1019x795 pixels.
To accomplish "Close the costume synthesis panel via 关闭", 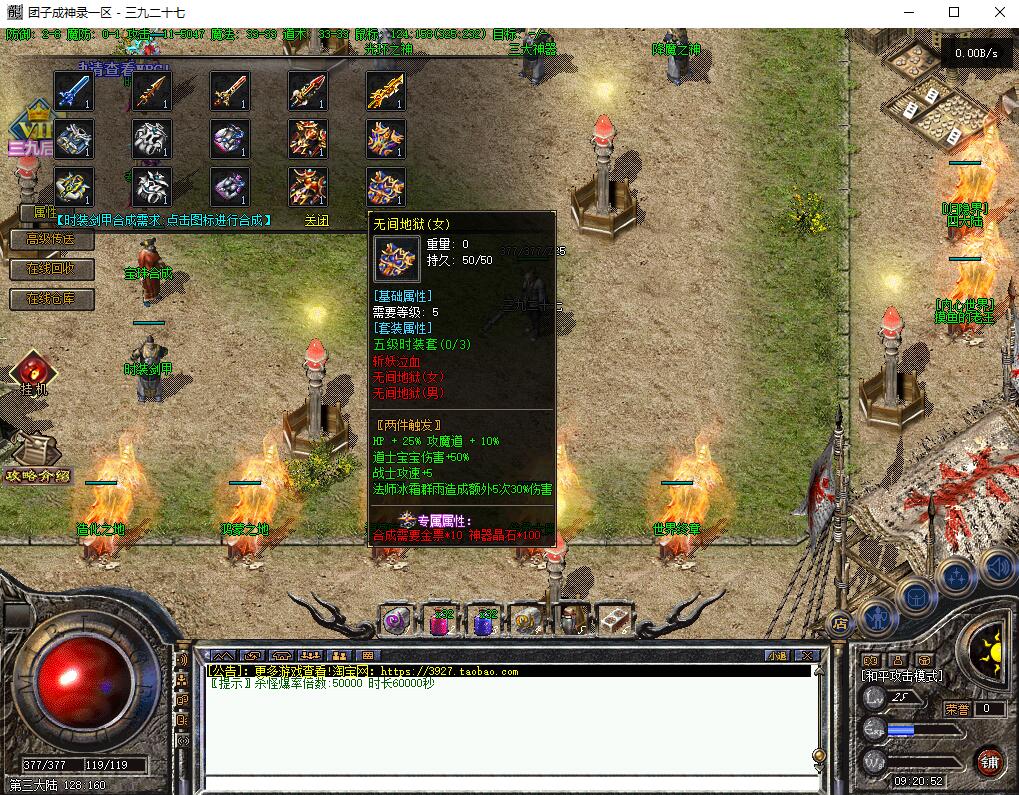I will click(317, 221).
